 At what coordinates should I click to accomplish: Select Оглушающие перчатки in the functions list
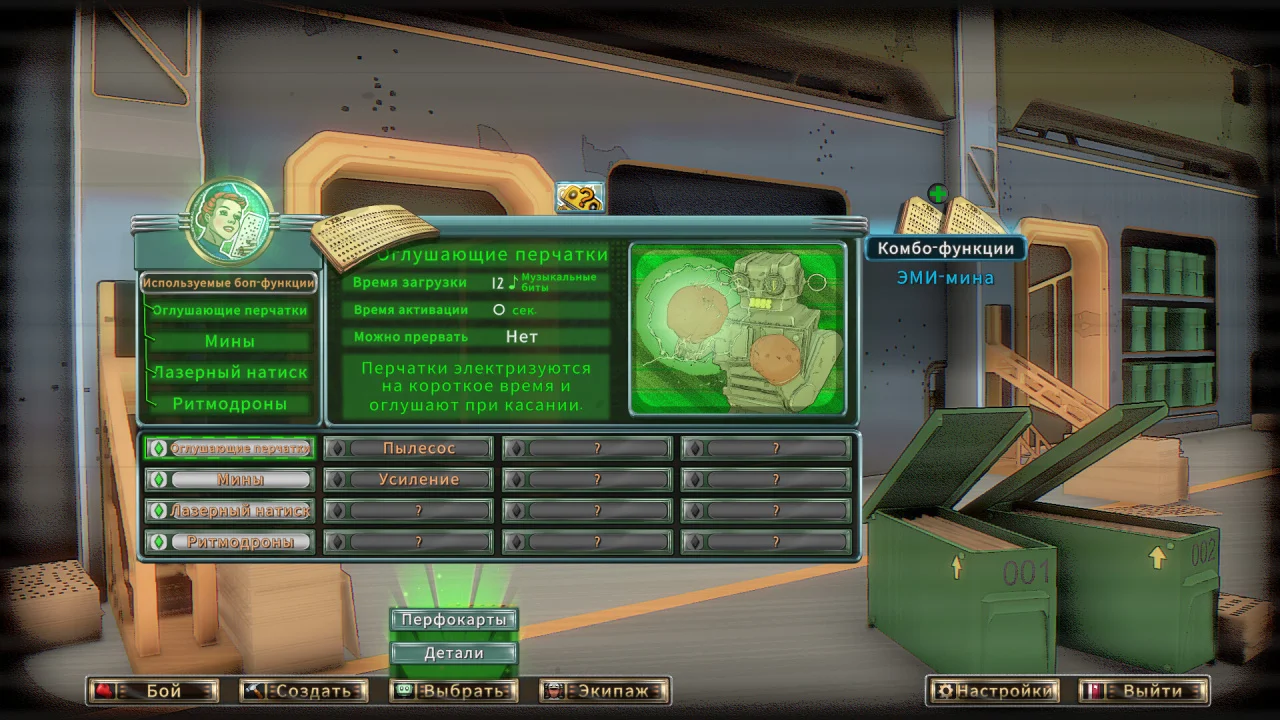tap(230, 310)
